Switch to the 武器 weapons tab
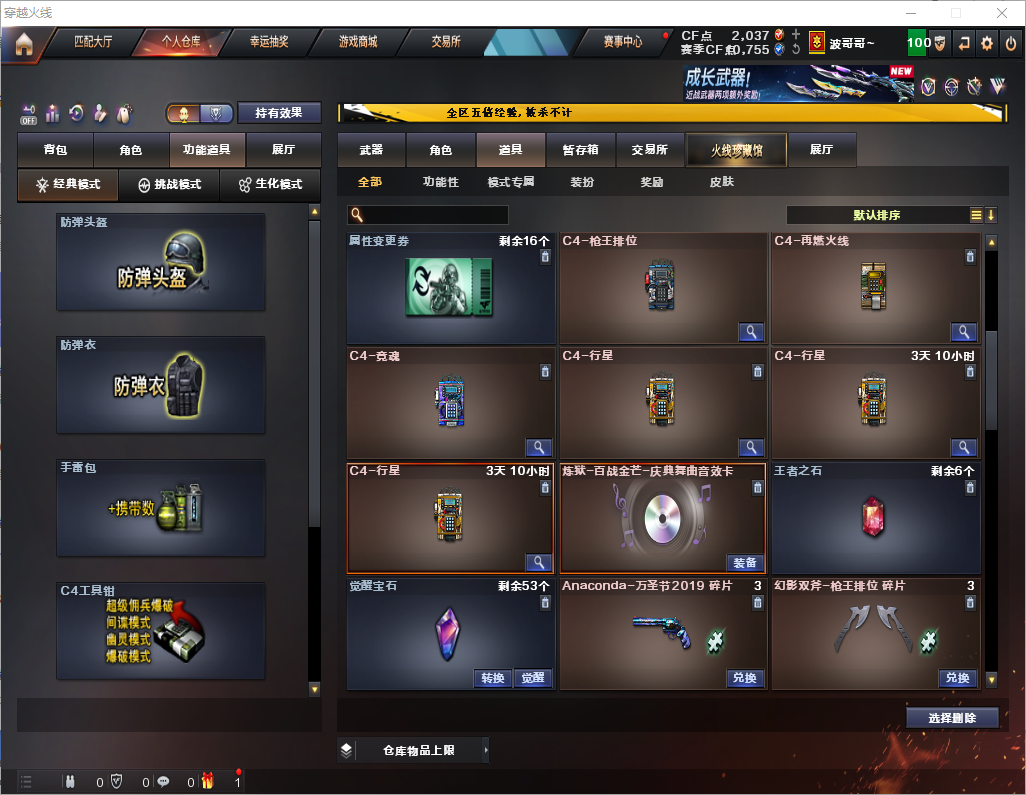This screenshot has width=1026, height=795. click(371, 150)
